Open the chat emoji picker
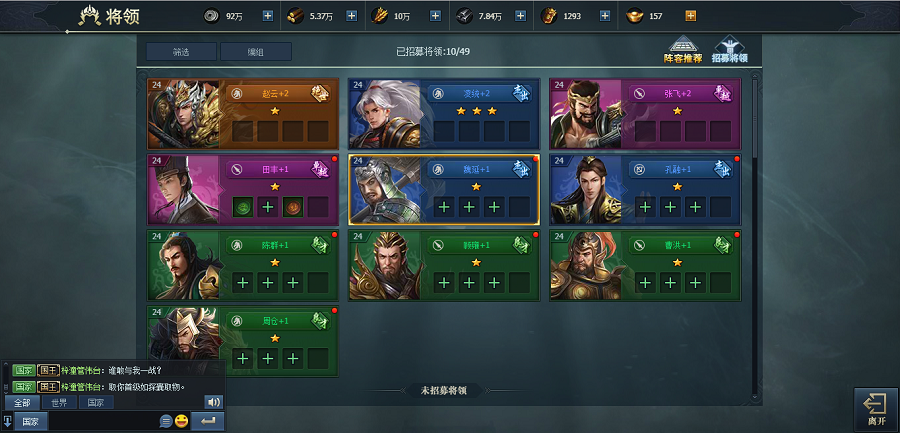Screen dimensions: 900x433 point(182,421)
